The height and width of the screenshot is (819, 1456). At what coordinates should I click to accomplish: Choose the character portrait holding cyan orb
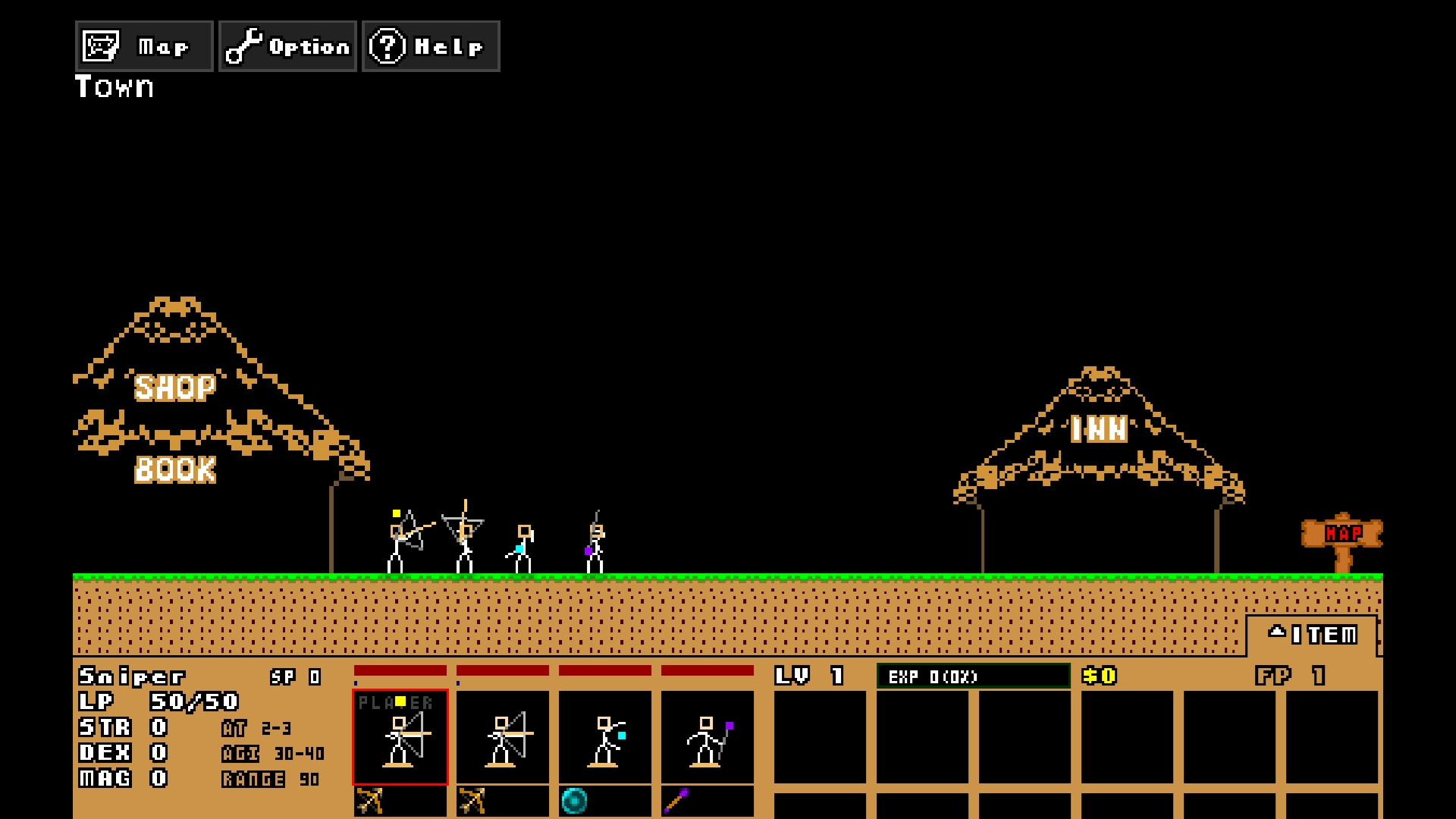click(605, 736)
